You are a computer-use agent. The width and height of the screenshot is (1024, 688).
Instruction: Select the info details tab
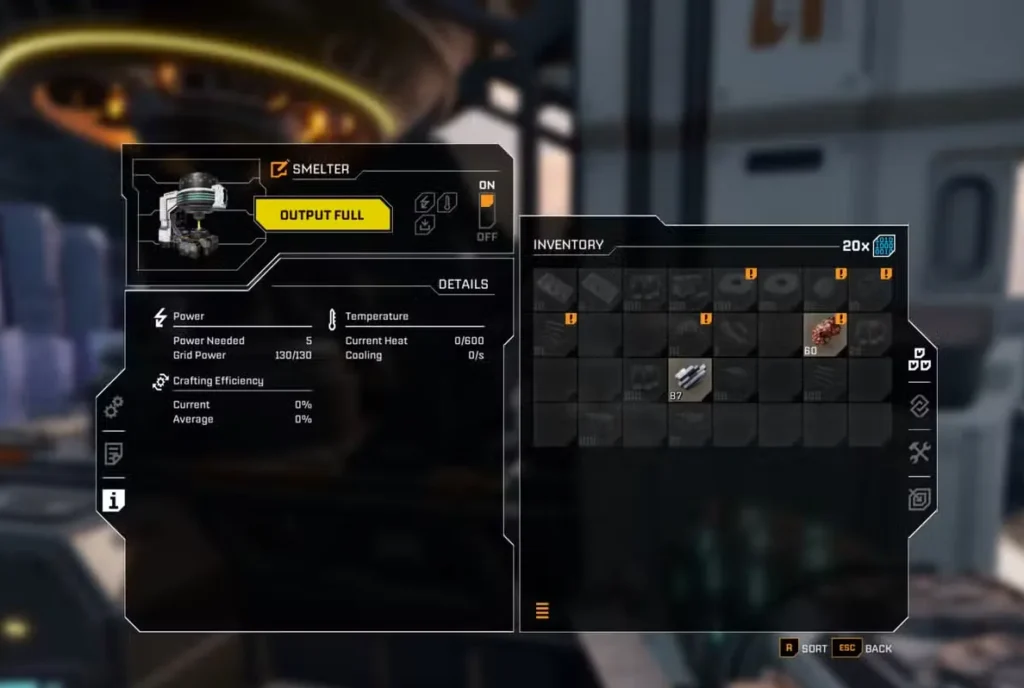click(113, 501)
